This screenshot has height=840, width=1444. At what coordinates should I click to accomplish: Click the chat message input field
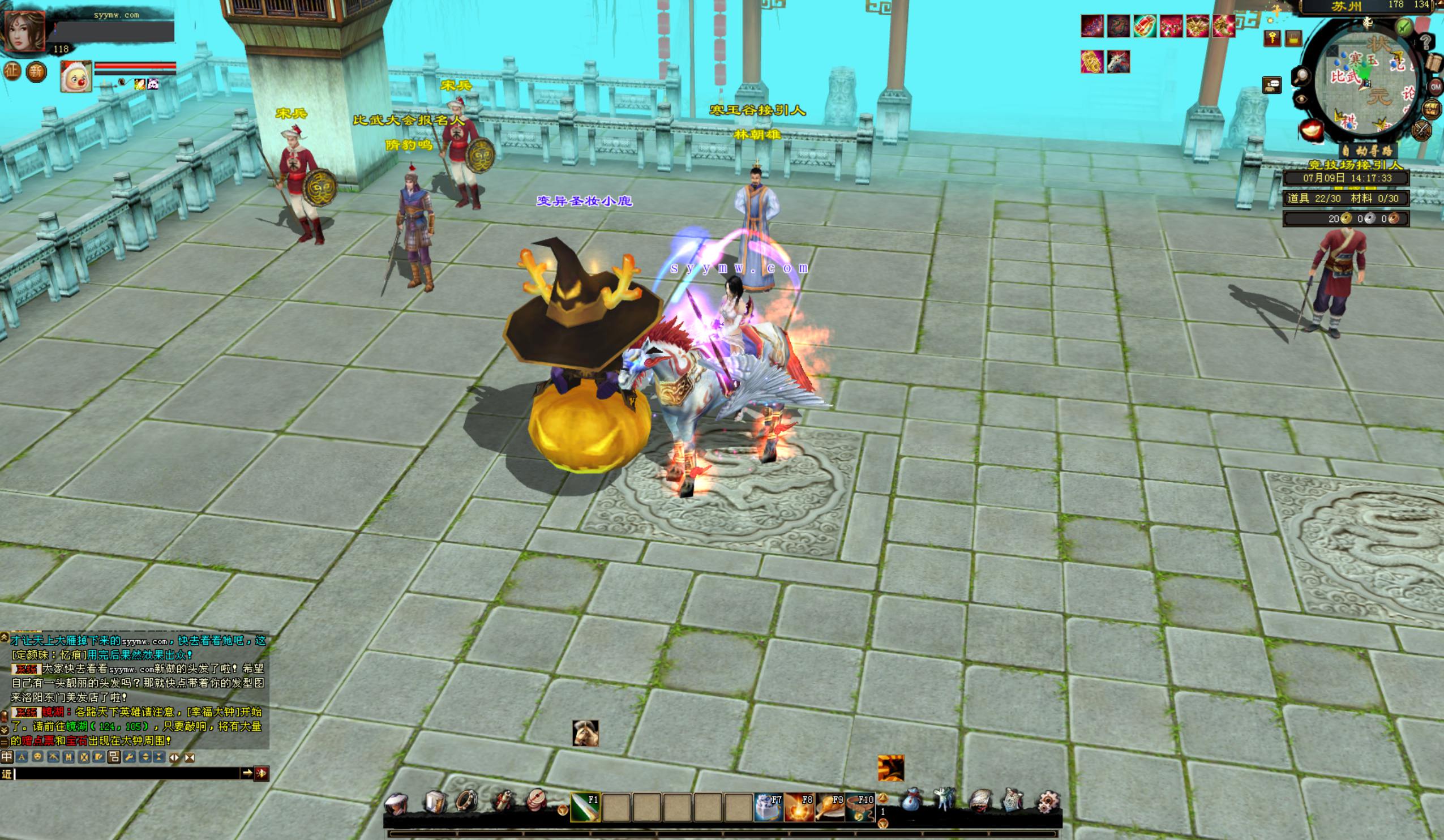pos(126,774)
